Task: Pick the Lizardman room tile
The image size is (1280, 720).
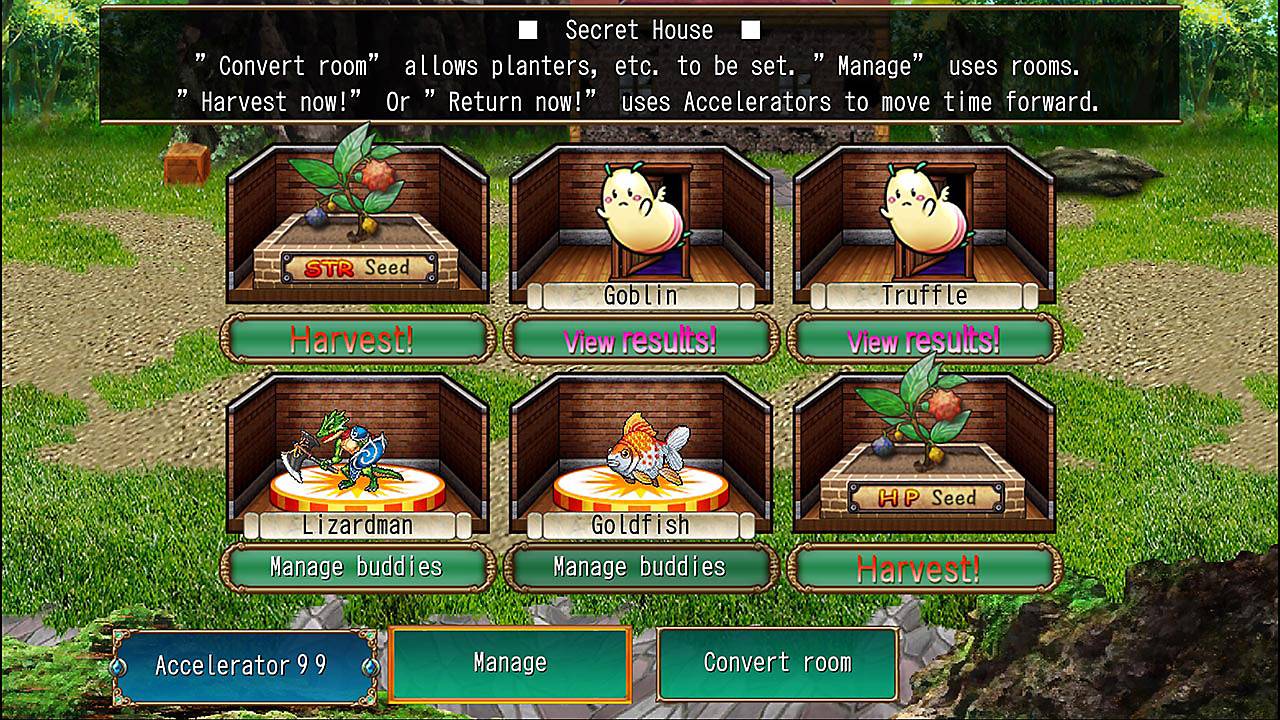Action: (x=357, y=455)
